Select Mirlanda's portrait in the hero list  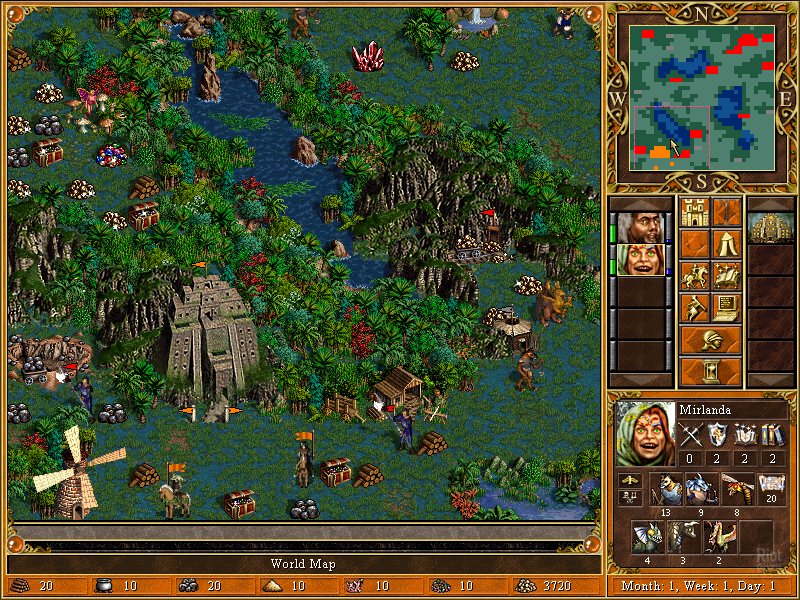click(x=639, y=260)
